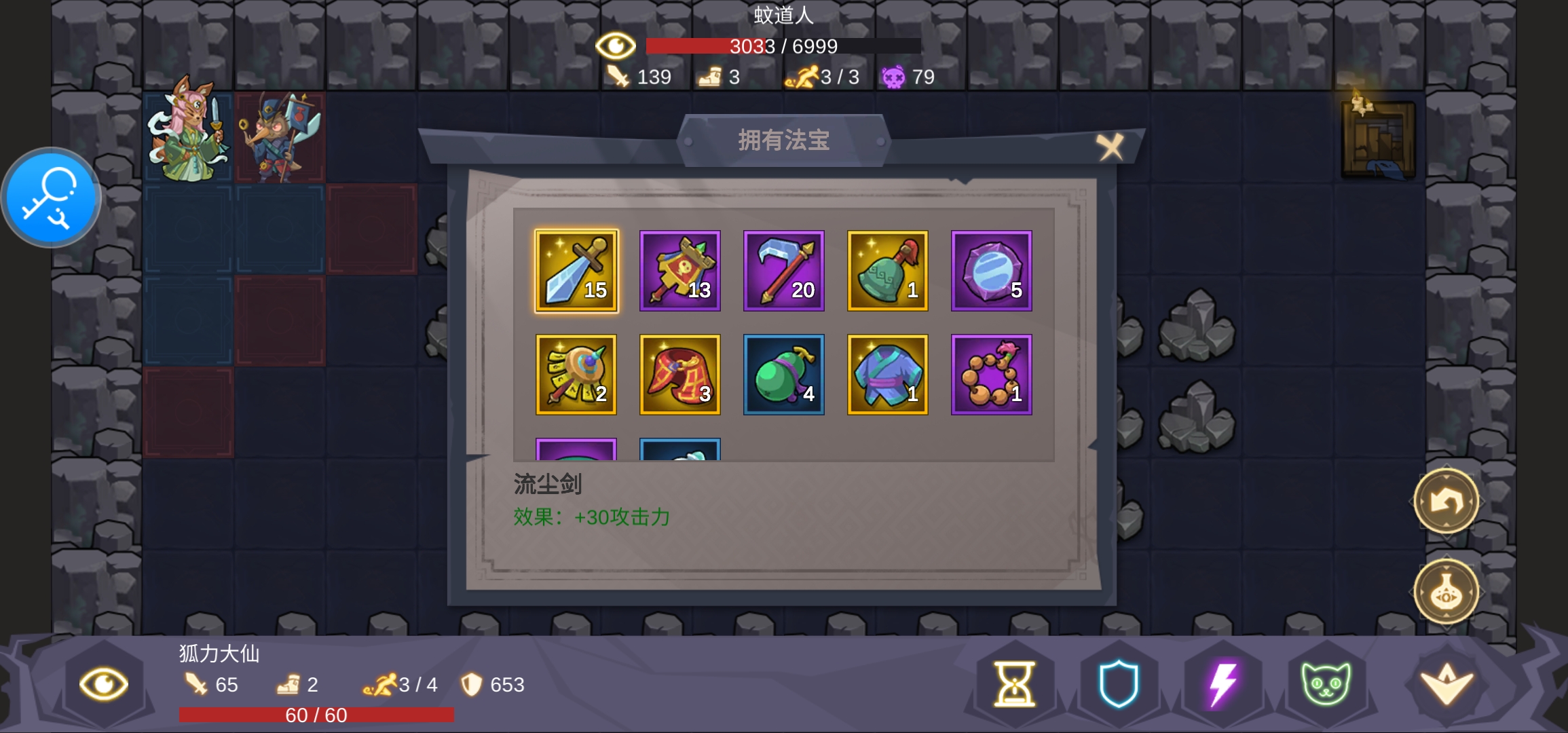Screen dimensions: 1568x733
Task: Toggle the enemy boss eye icon
Action: point(615,46)
